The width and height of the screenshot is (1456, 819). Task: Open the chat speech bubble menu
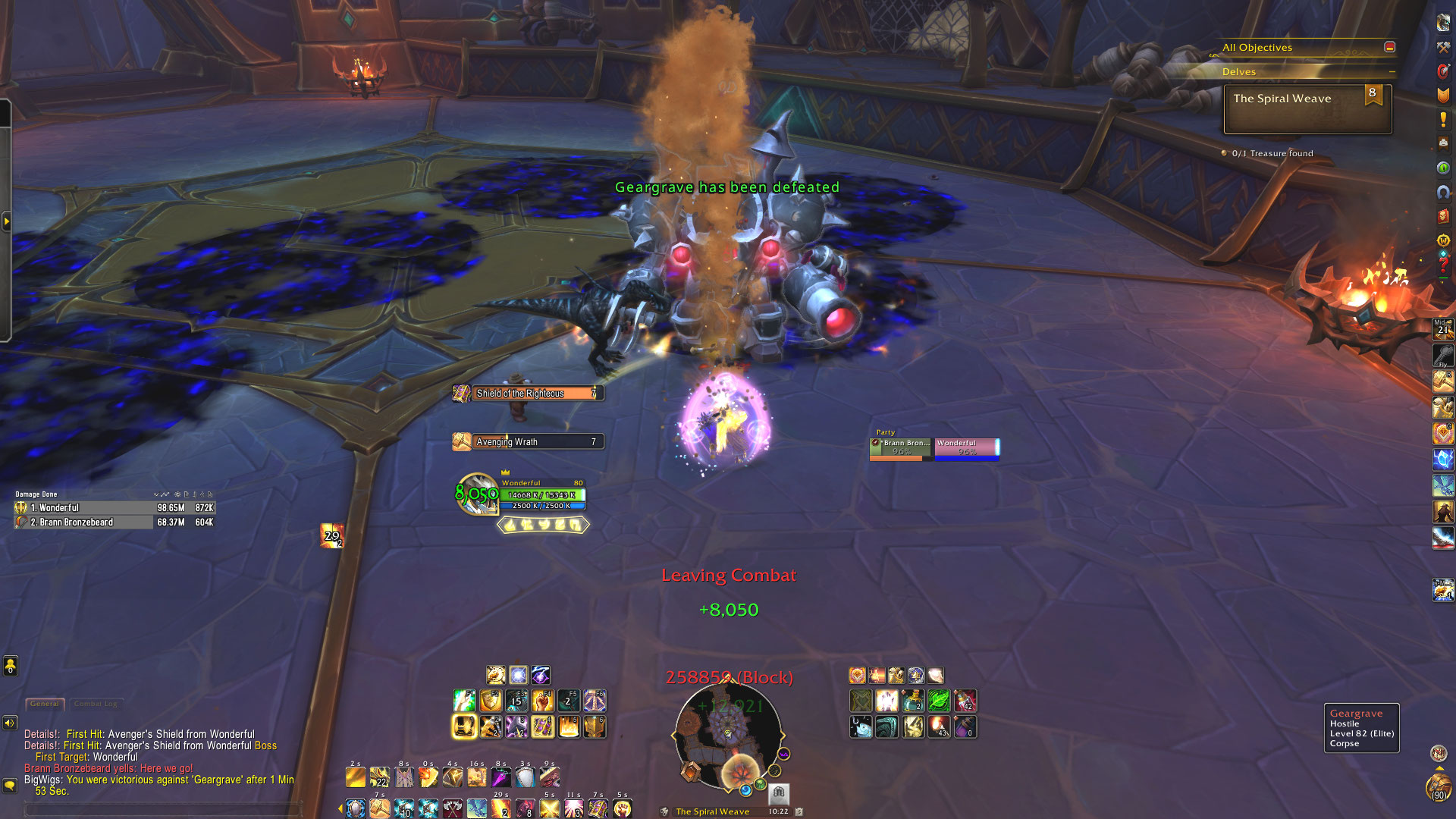click(x=10, y=785)
